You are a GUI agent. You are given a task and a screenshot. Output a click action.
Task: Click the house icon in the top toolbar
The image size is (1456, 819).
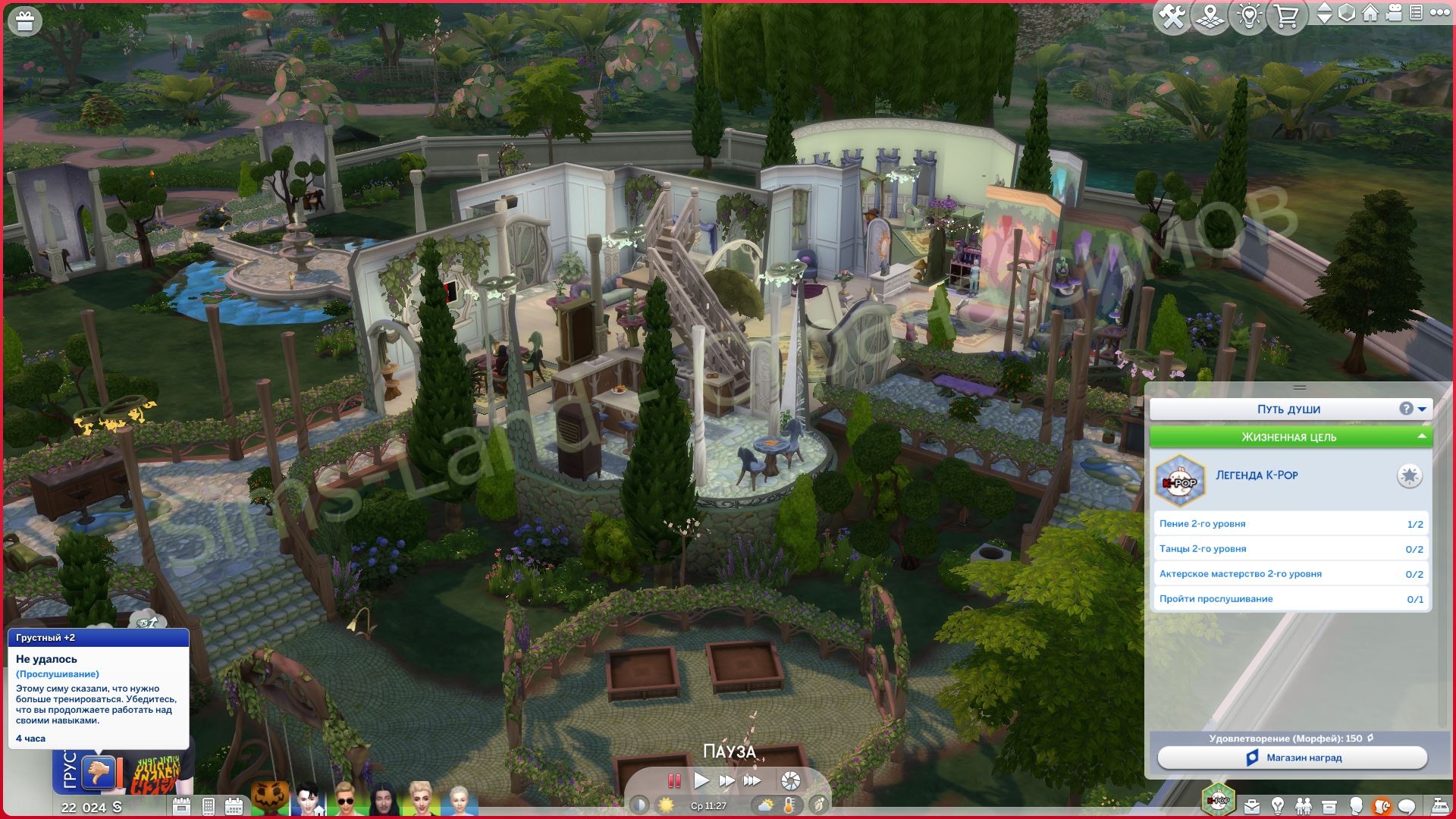point(1370,13)
